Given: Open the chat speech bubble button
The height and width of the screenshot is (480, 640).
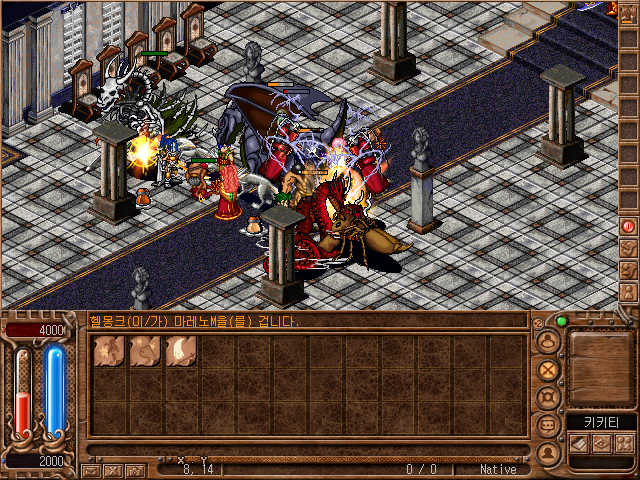Looking at the screenshot, I should click(x=547, y=424).
